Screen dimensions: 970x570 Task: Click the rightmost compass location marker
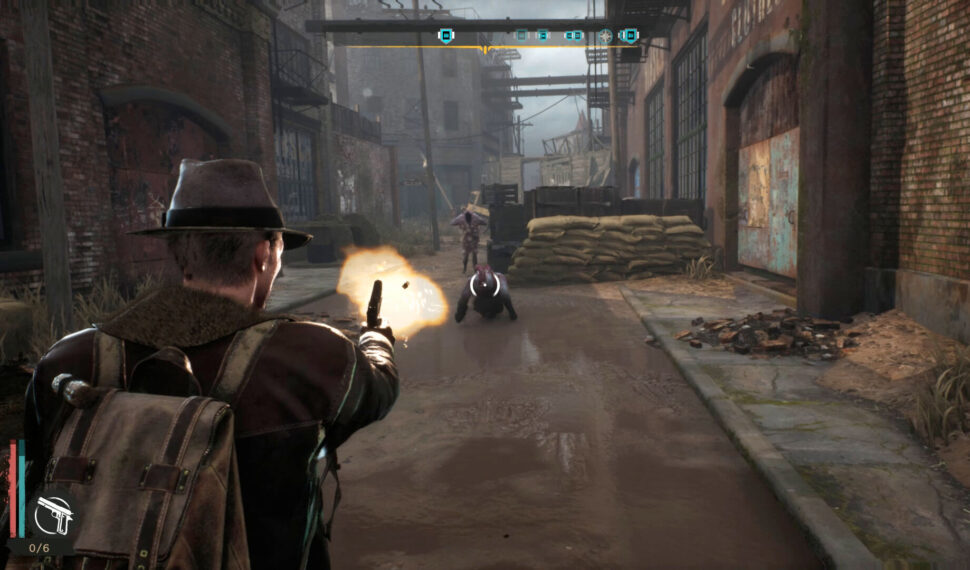pyautogui.click(x=629, y=36)
